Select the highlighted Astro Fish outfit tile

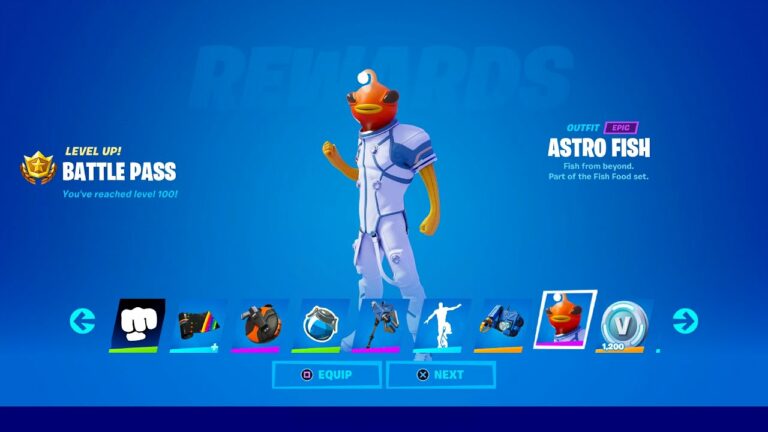(x=565, y=320)
